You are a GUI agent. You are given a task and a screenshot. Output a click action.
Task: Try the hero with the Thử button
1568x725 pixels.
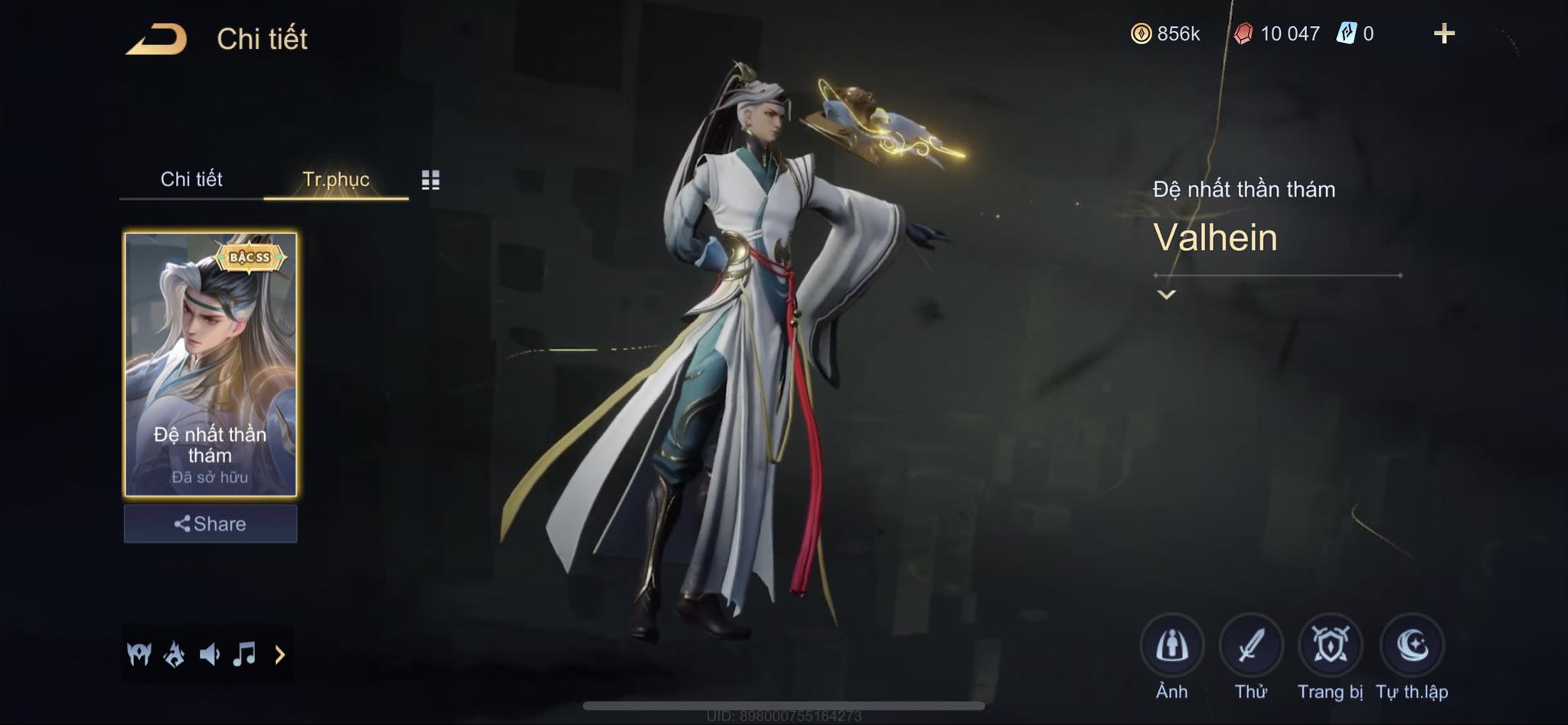click(1251, 646)
